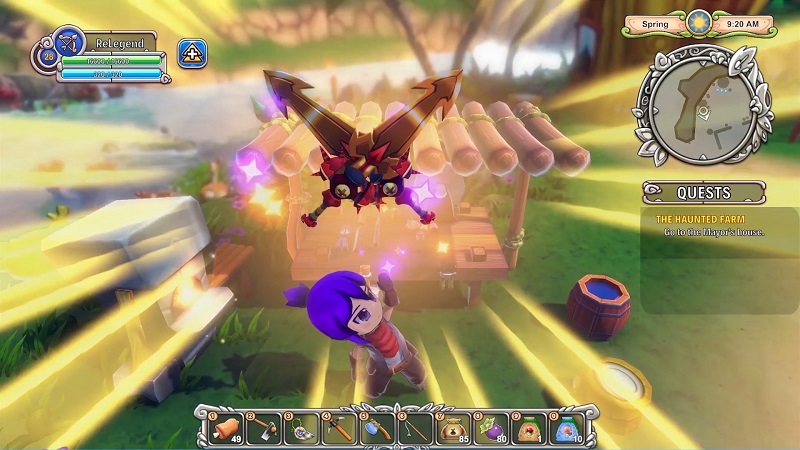
Task: Select the fishing rod hotbar slot
Action: click(x=412, y=426)
